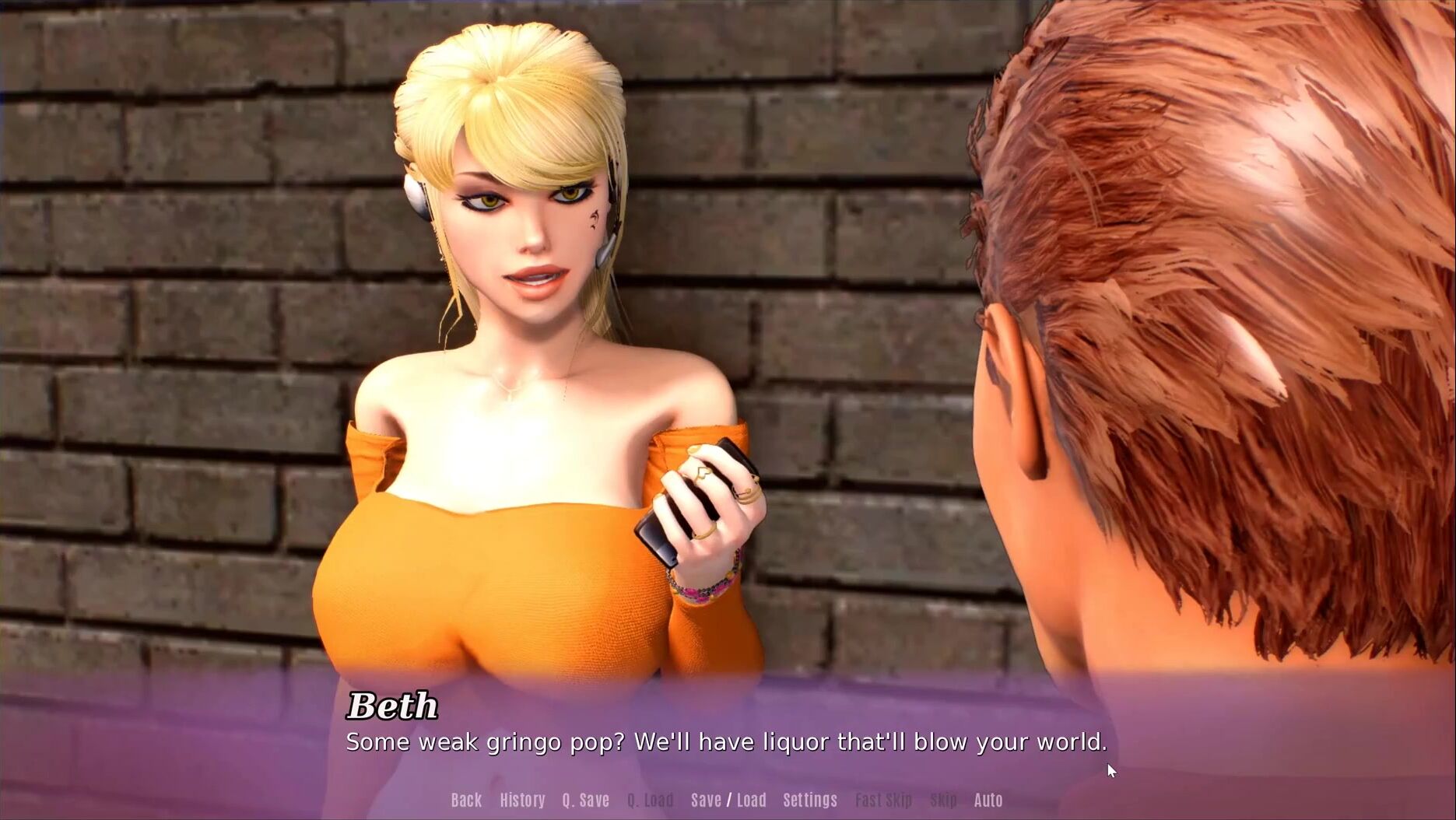Open the dialogue History log

click(x=522, y=800)
